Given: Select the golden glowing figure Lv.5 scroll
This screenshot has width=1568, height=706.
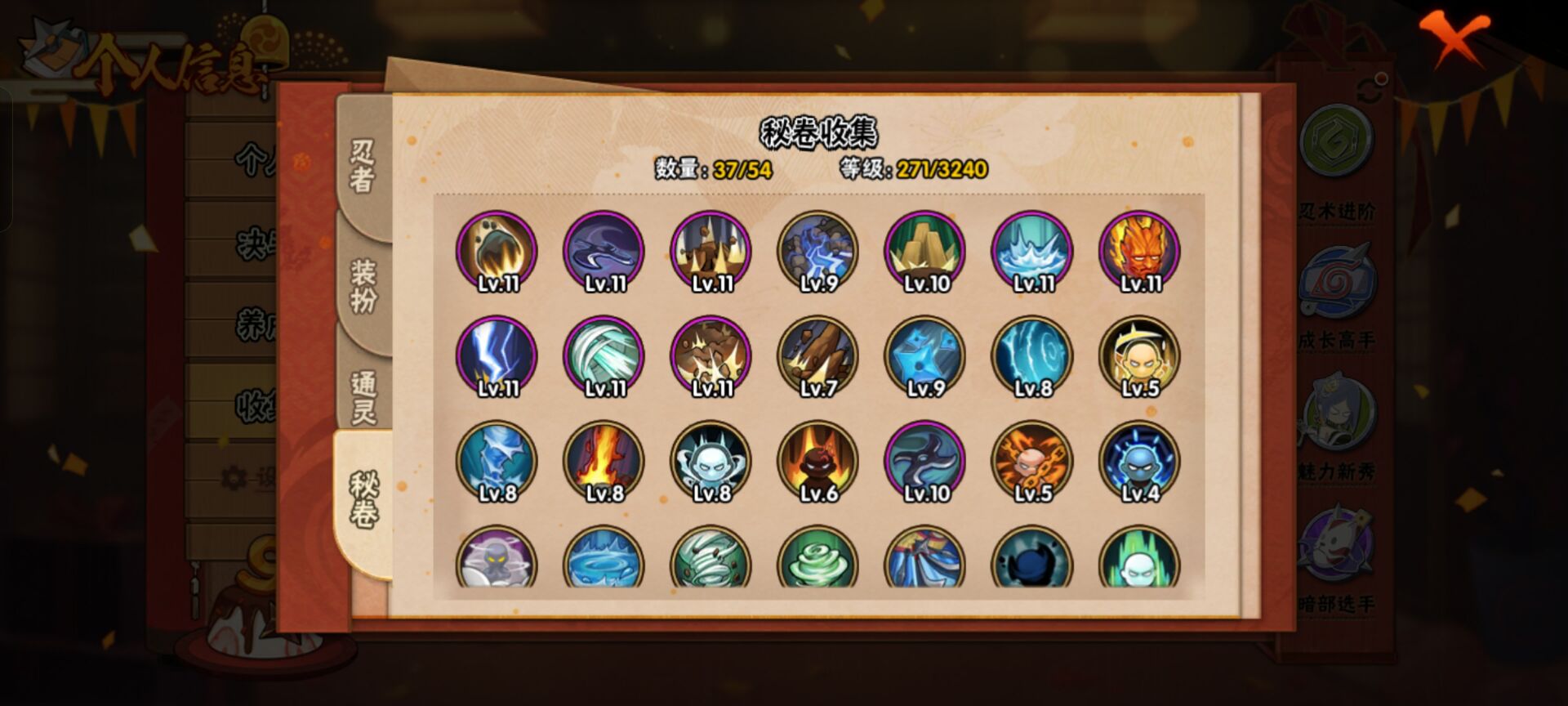Looking at the screenshot, I should (1139, 357).
